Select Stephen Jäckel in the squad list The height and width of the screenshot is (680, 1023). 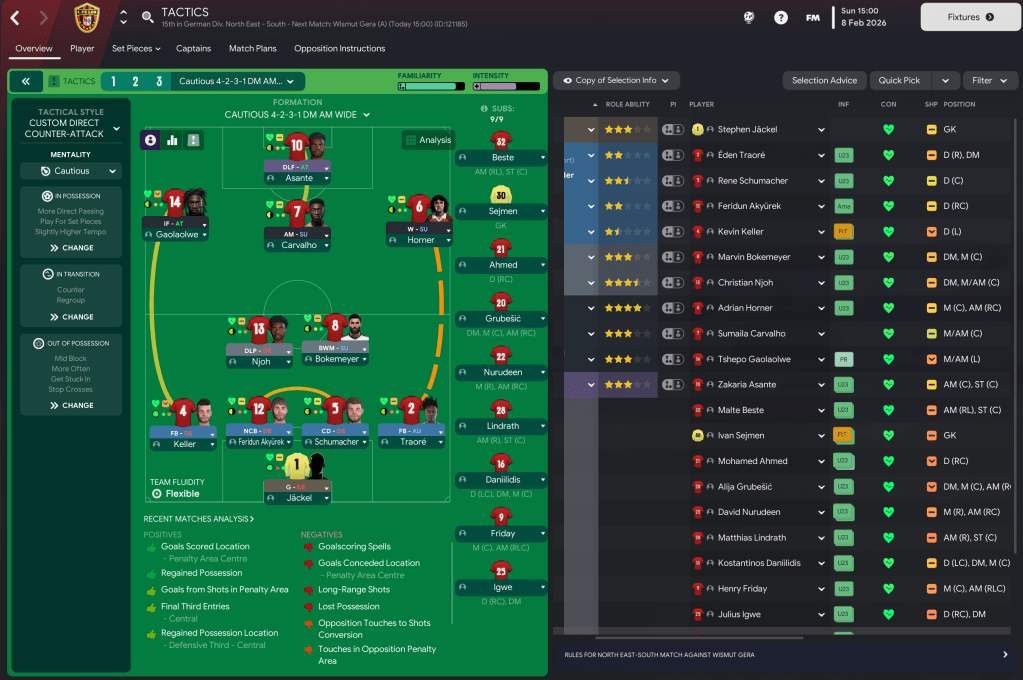[x=747, y=130]
